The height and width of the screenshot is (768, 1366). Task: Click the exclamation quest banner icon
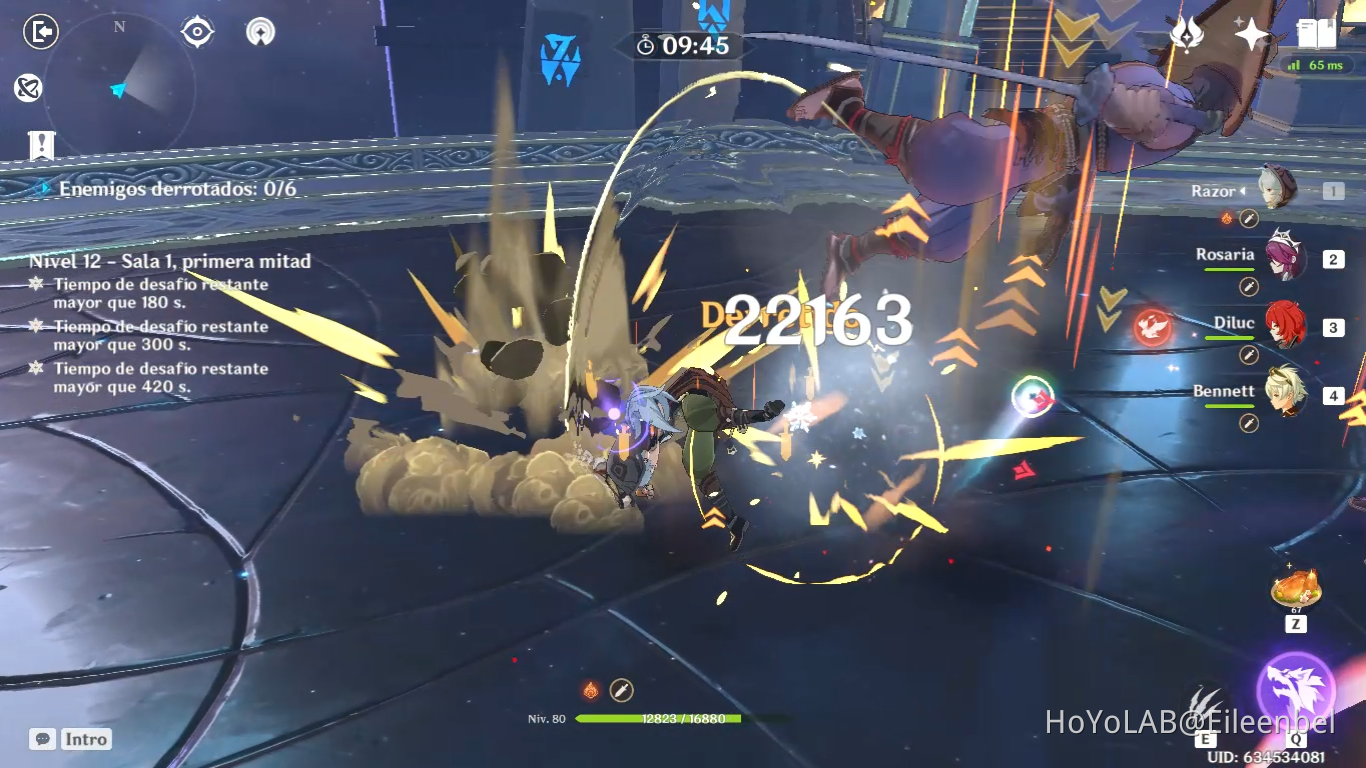[39, 145]
